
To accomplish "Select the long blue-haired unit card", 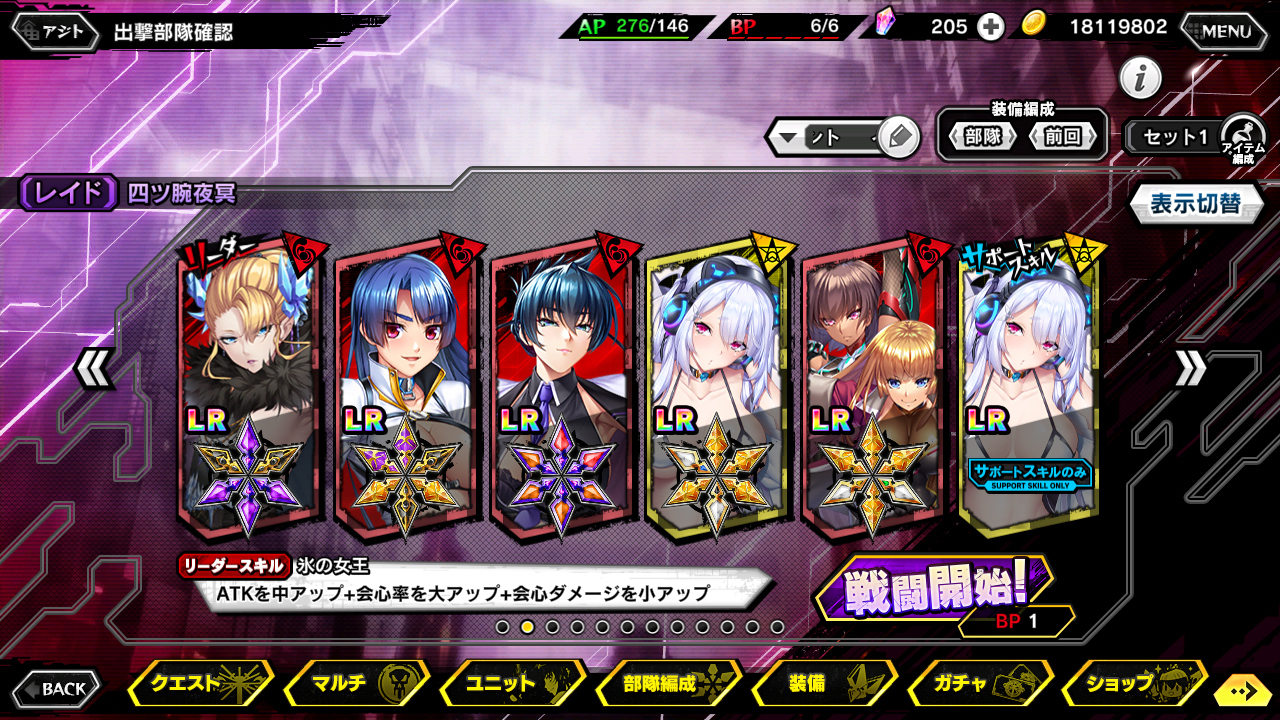I will 405,385.
